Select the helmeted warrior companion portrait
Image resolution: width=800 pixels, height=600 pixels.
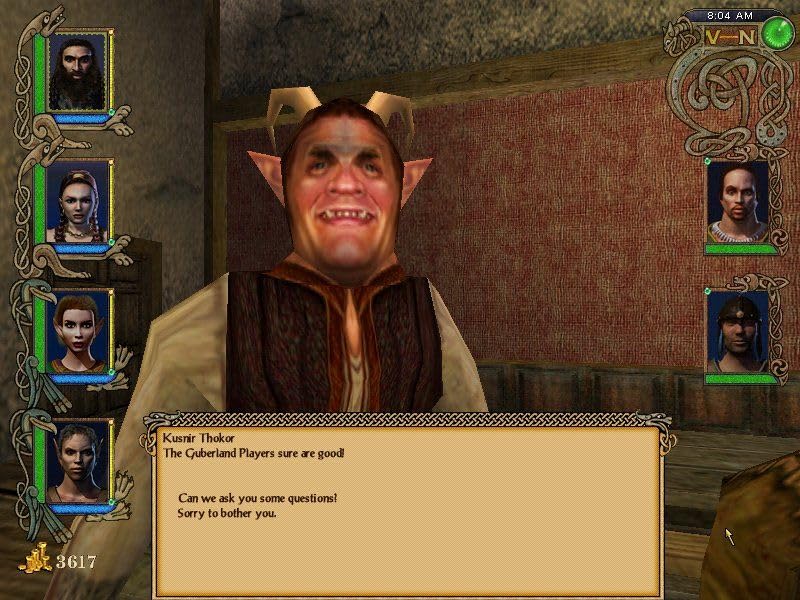738,331
